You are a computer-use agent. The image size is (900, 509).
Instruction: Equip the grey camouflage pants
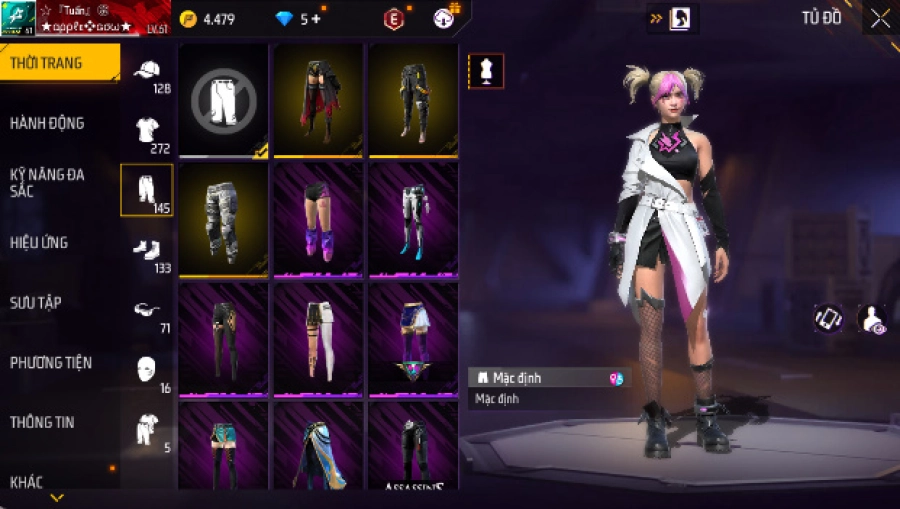(223, 219)
